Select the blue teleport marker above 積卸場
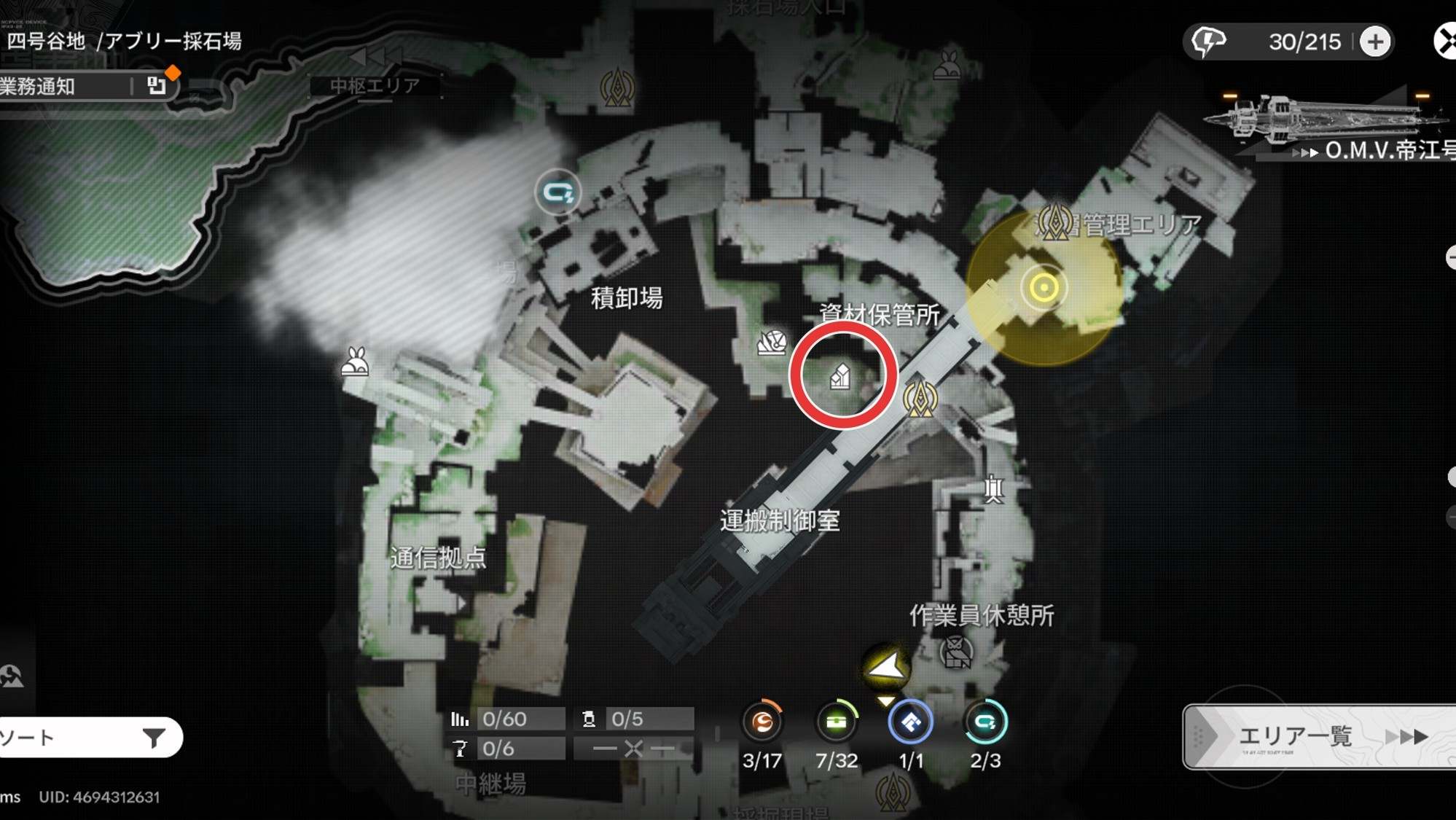1456x820 pixels. pos(558,192)
